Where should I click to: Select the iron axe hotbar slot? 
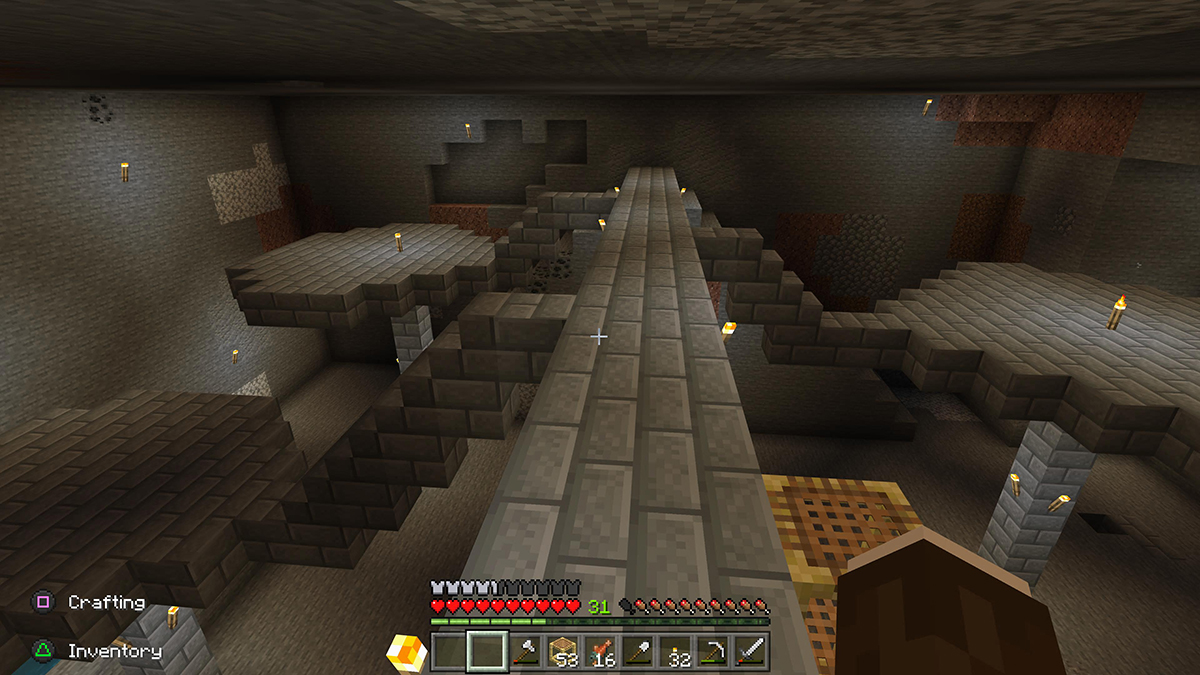click(524, 653)
